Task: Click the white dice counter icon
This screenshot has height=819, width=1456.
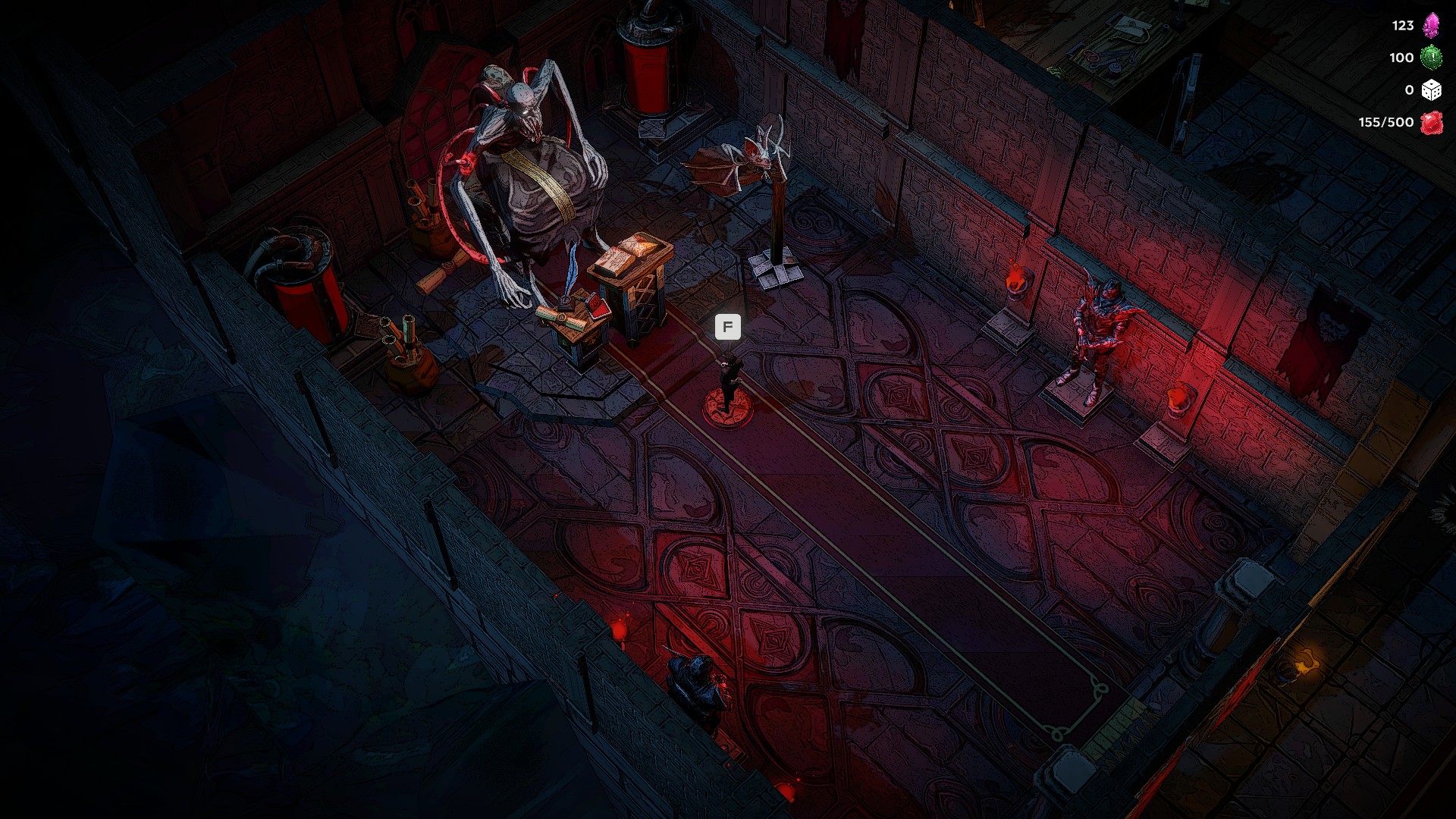Action: tap(1432, 90)
